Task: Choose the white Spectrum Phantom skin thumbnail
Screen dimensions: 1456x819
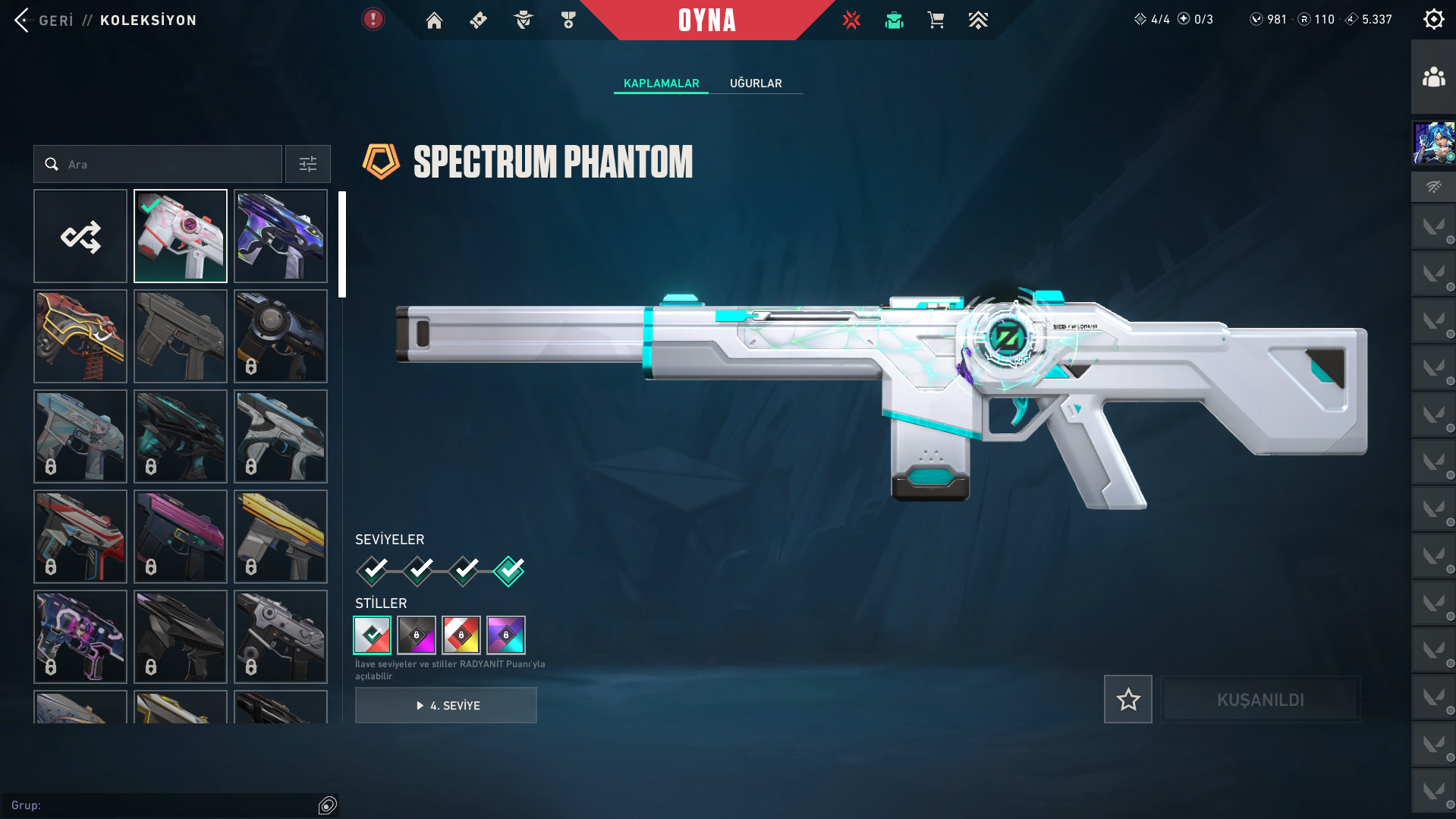Action: [181, 236]
